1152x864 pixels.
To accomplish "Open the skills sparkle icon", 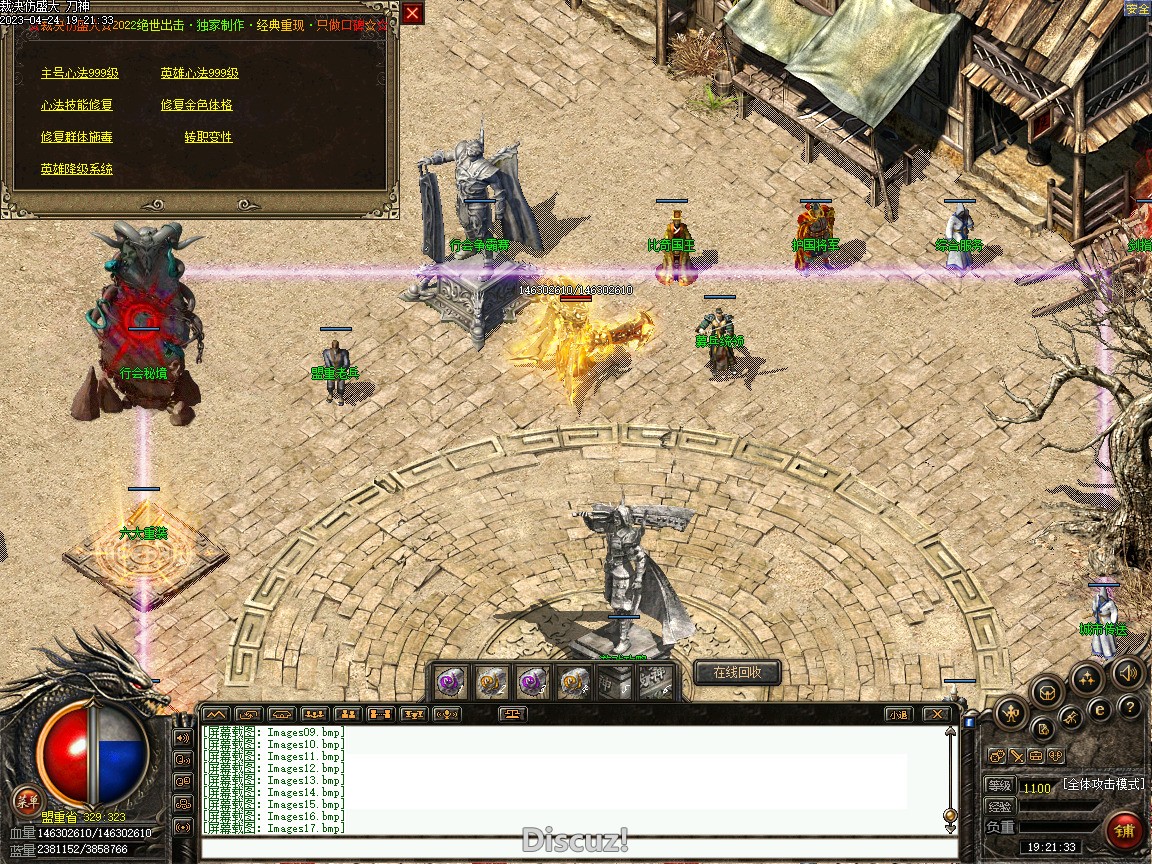I will tap(1087, 679).
